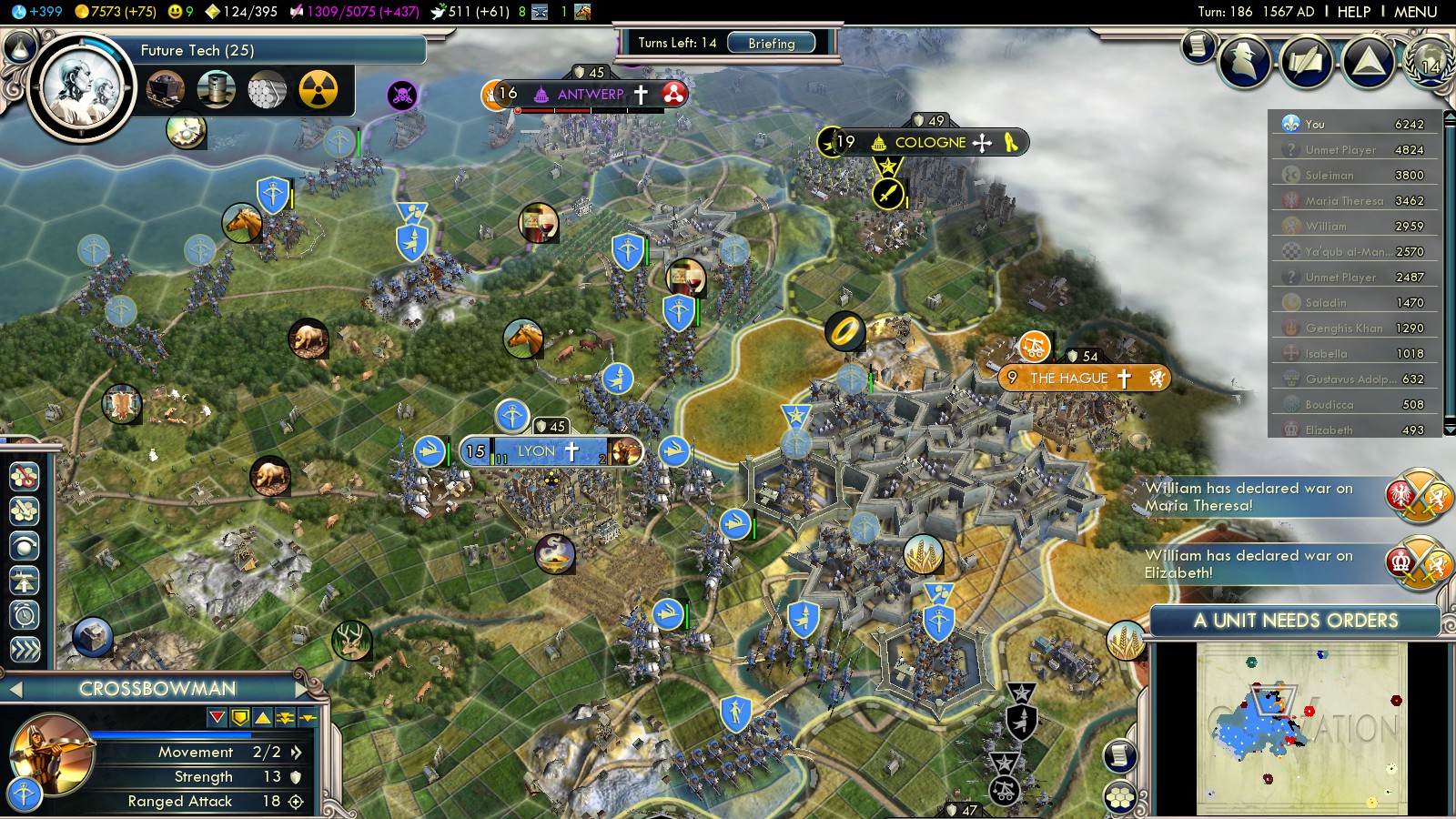The height and width of the screenshot is (819, 1456).
Task: Select the Antwerp city banner
Action: pos(590,94)
